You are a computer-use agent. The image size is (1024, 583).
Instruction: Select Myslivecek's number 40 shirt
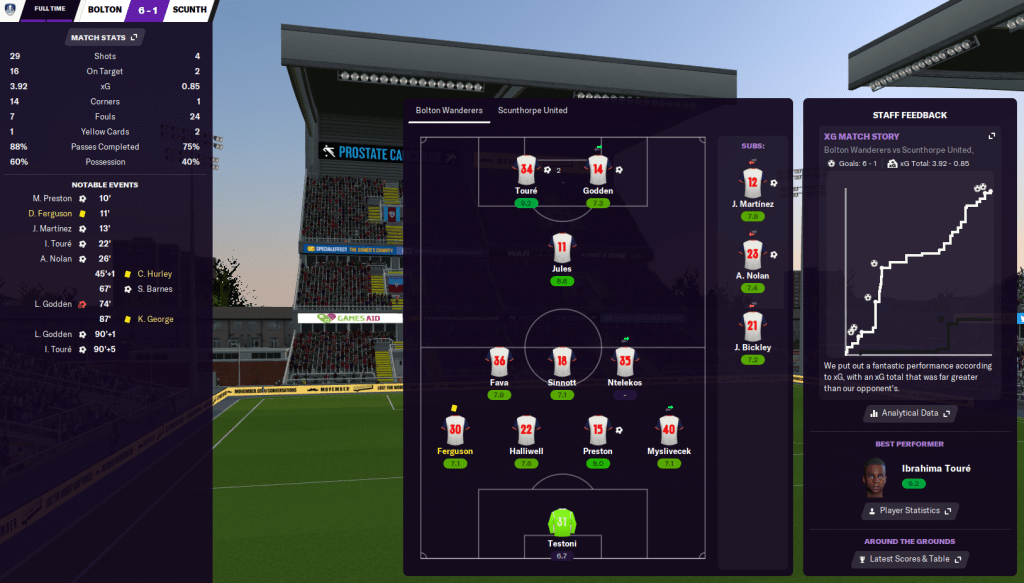(669, 430)
